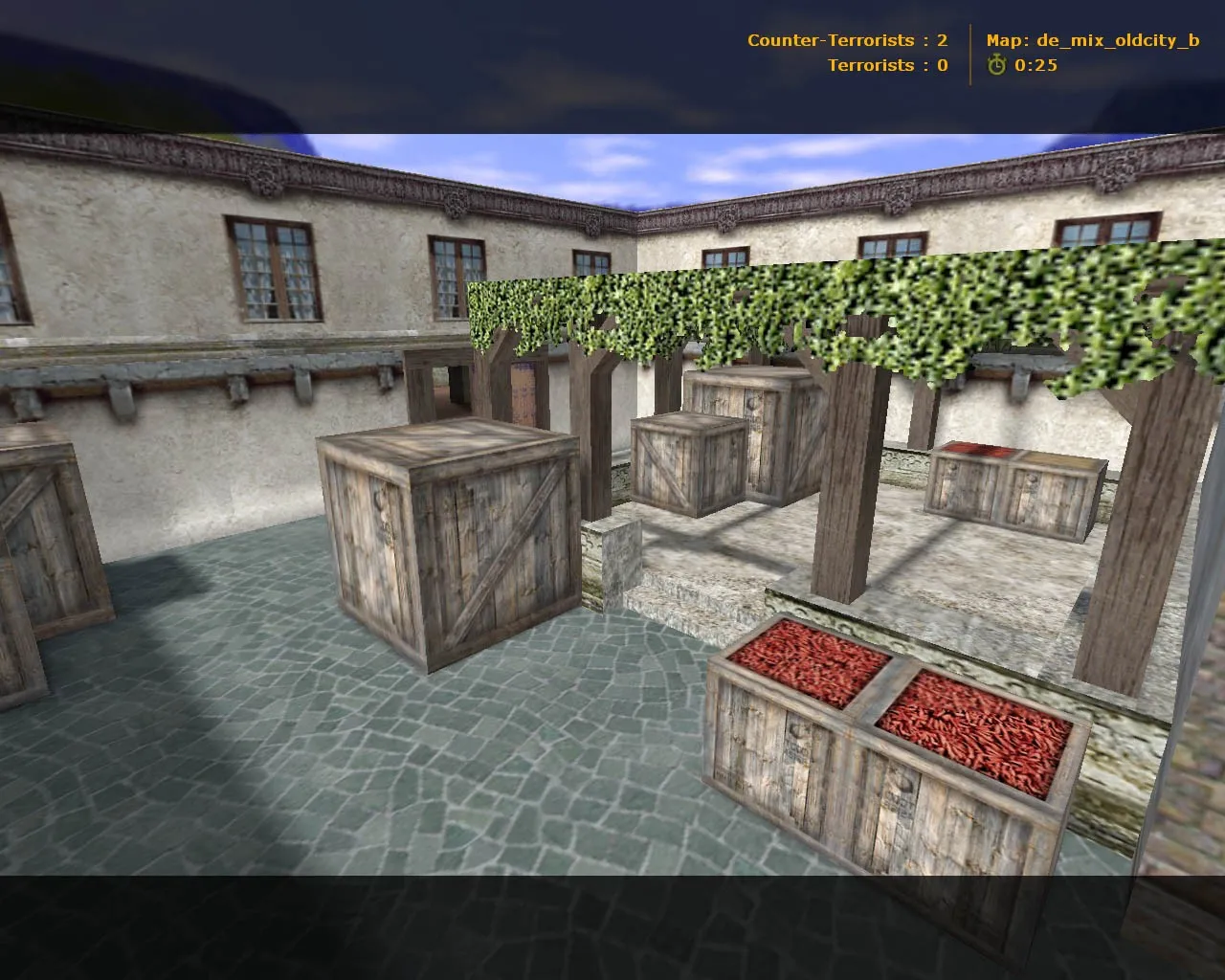Click the divider line in the HUD scoreboard

pyautogui.click(x=969, y=53)
